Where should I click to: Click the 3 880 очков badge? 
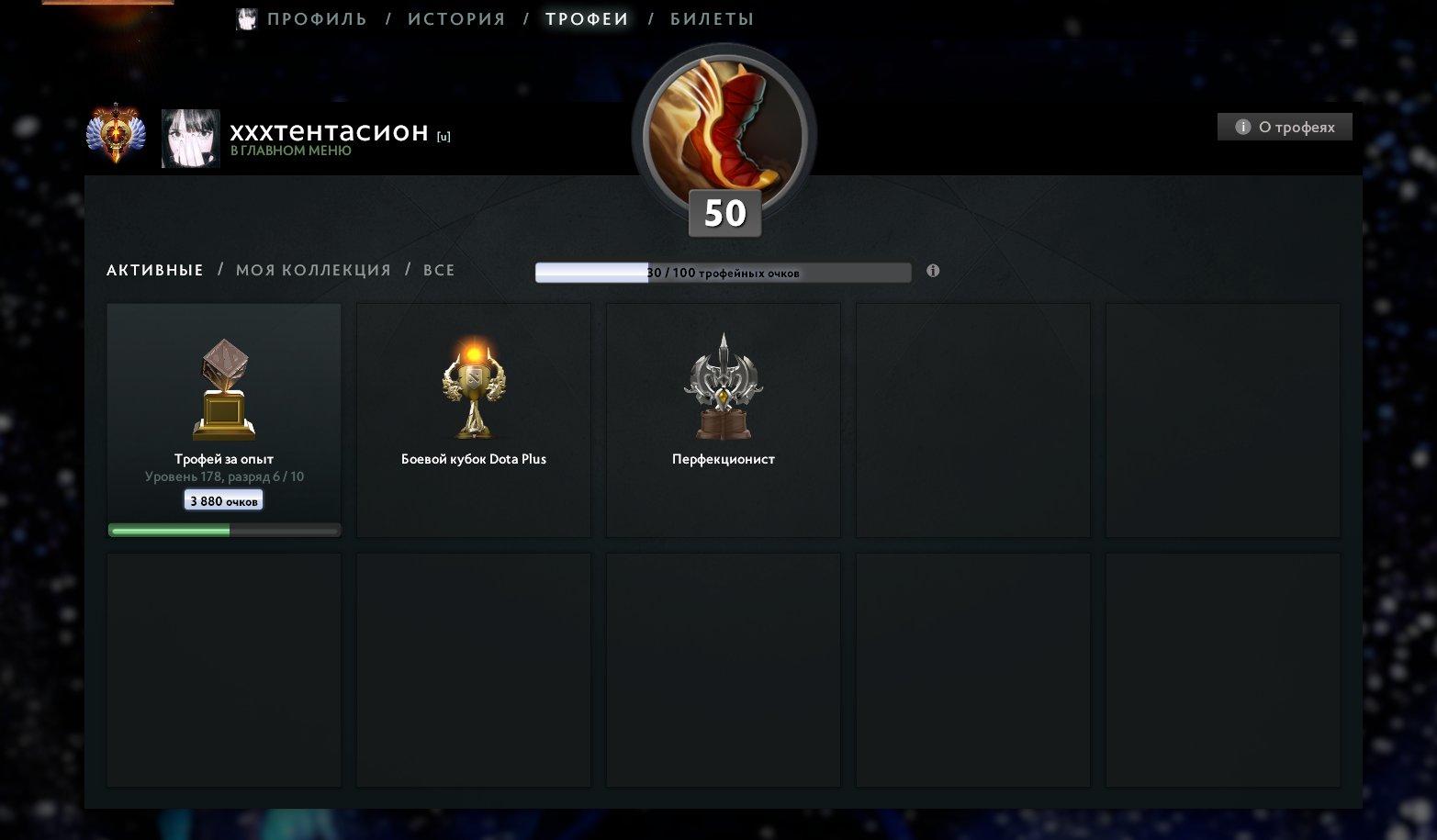[x=223, y=498]
